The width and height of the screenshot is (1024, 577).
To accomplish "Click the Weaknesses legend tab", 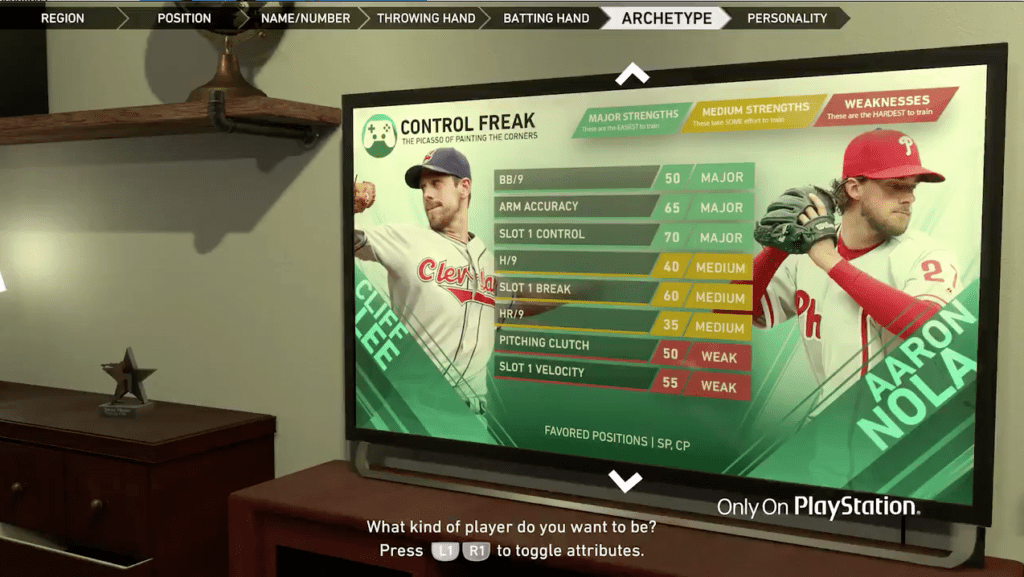I will pyautogui.click(x=885, y=107).
